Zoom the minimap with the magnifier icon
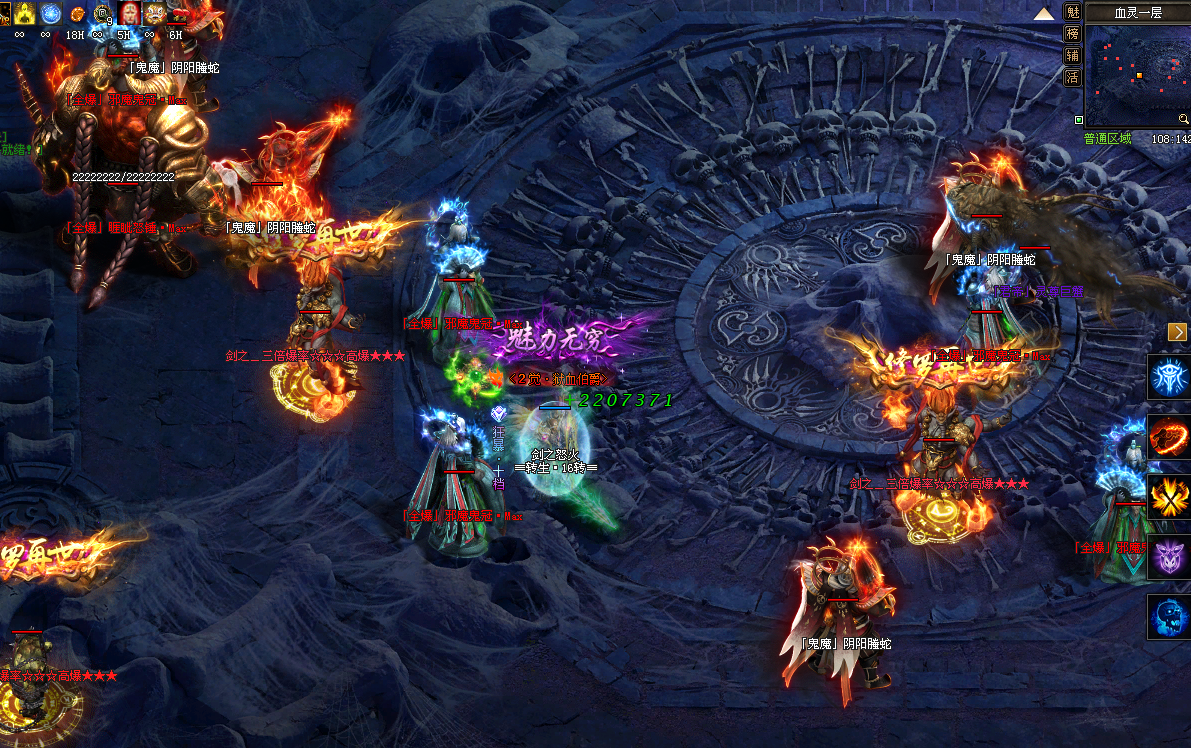The image size is (1191, 748). tap(1183, 119)
